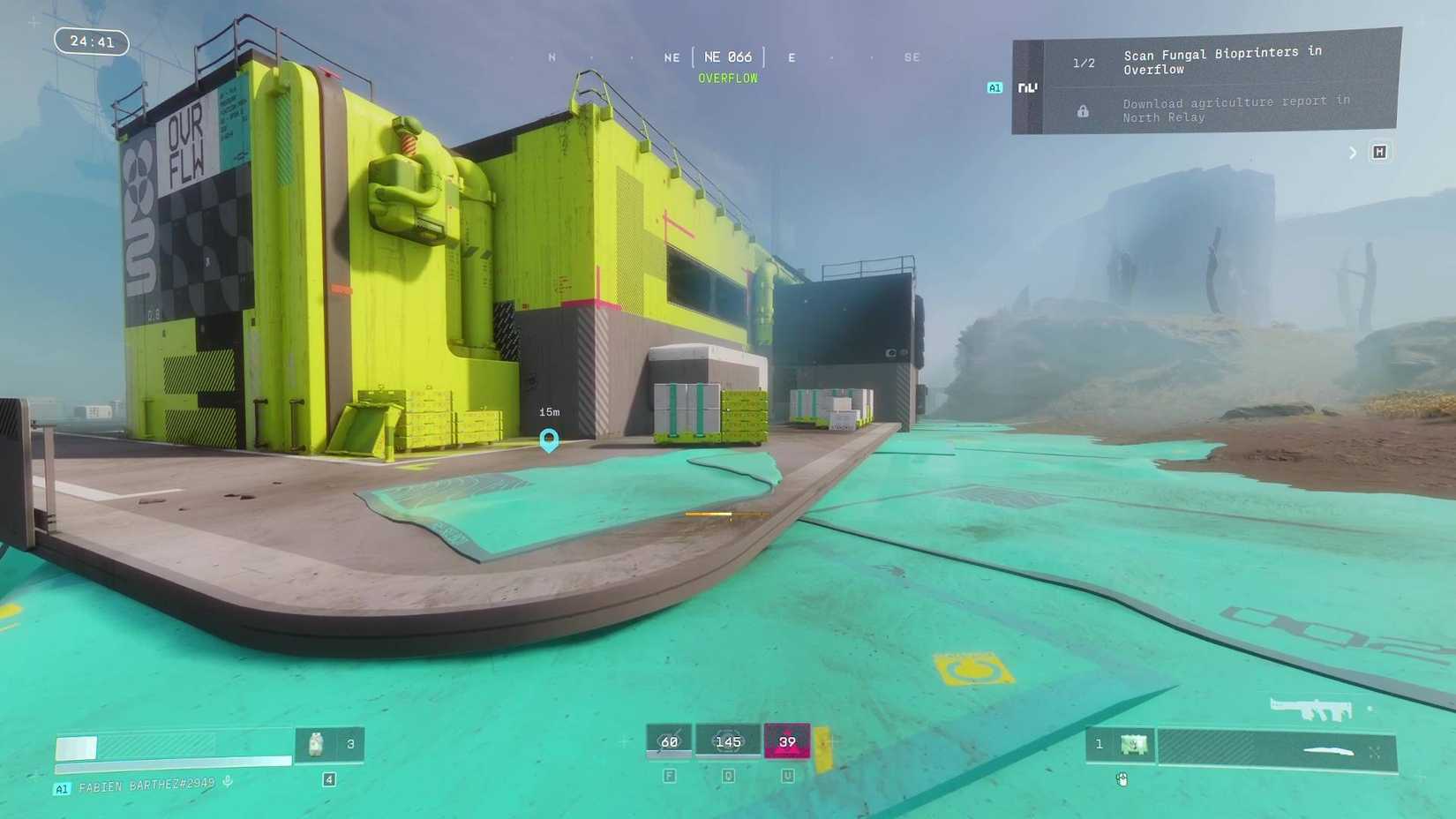Toggle the blue waypoint marker showing 15m
This screenshot has width=1456, height=819.
549,440
